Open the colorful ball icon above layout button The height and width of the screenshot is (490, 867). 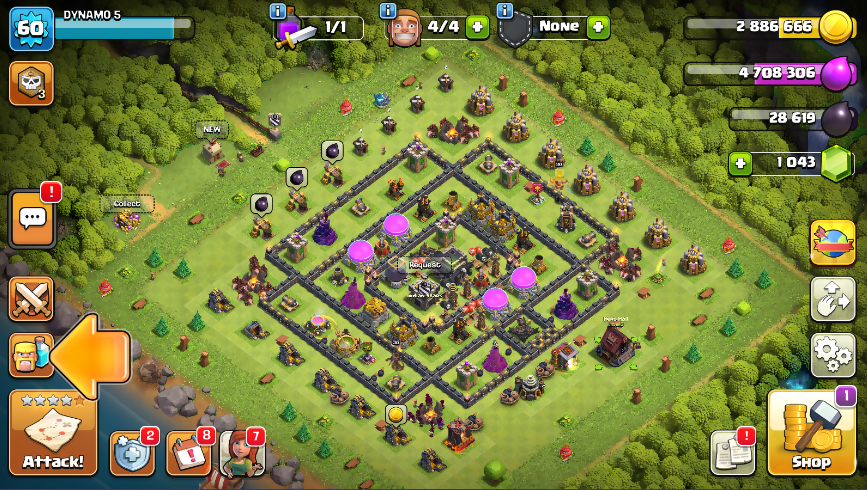coord(832,243)
